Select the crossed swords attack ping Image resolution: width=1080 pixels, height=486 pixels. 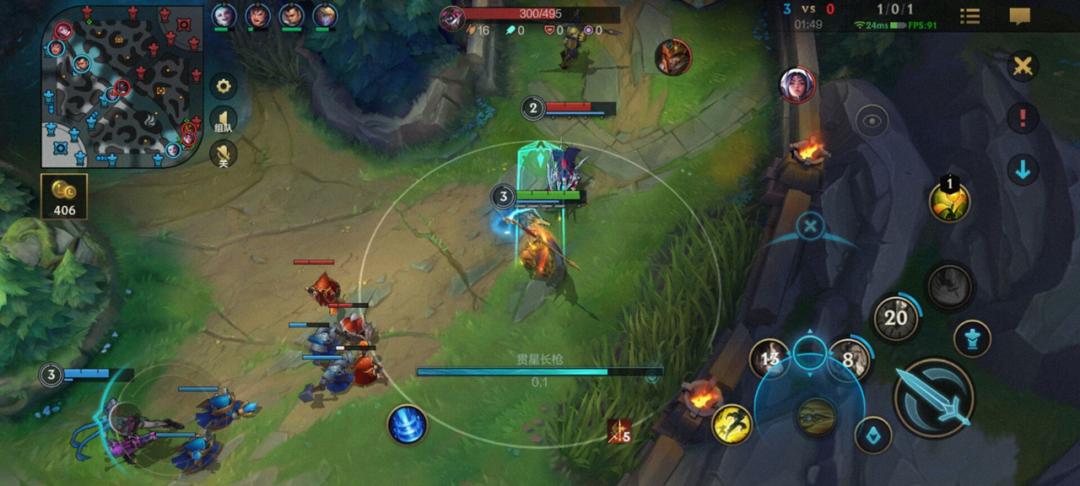coord(1022,67)
